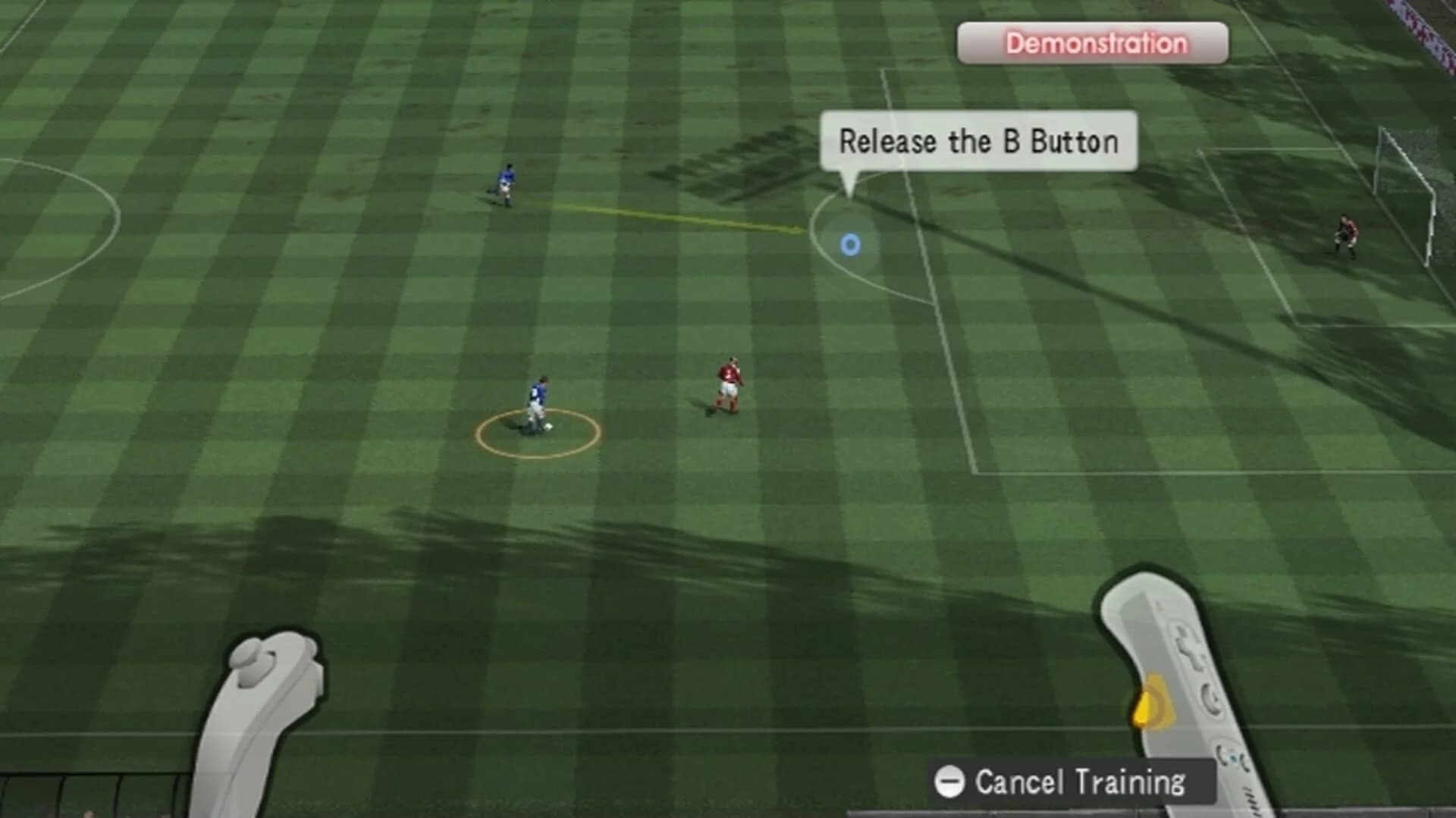Screen dimensions: 1456x818
Task: Click the blue target circle on the pitch
Action: pos(851,245)
